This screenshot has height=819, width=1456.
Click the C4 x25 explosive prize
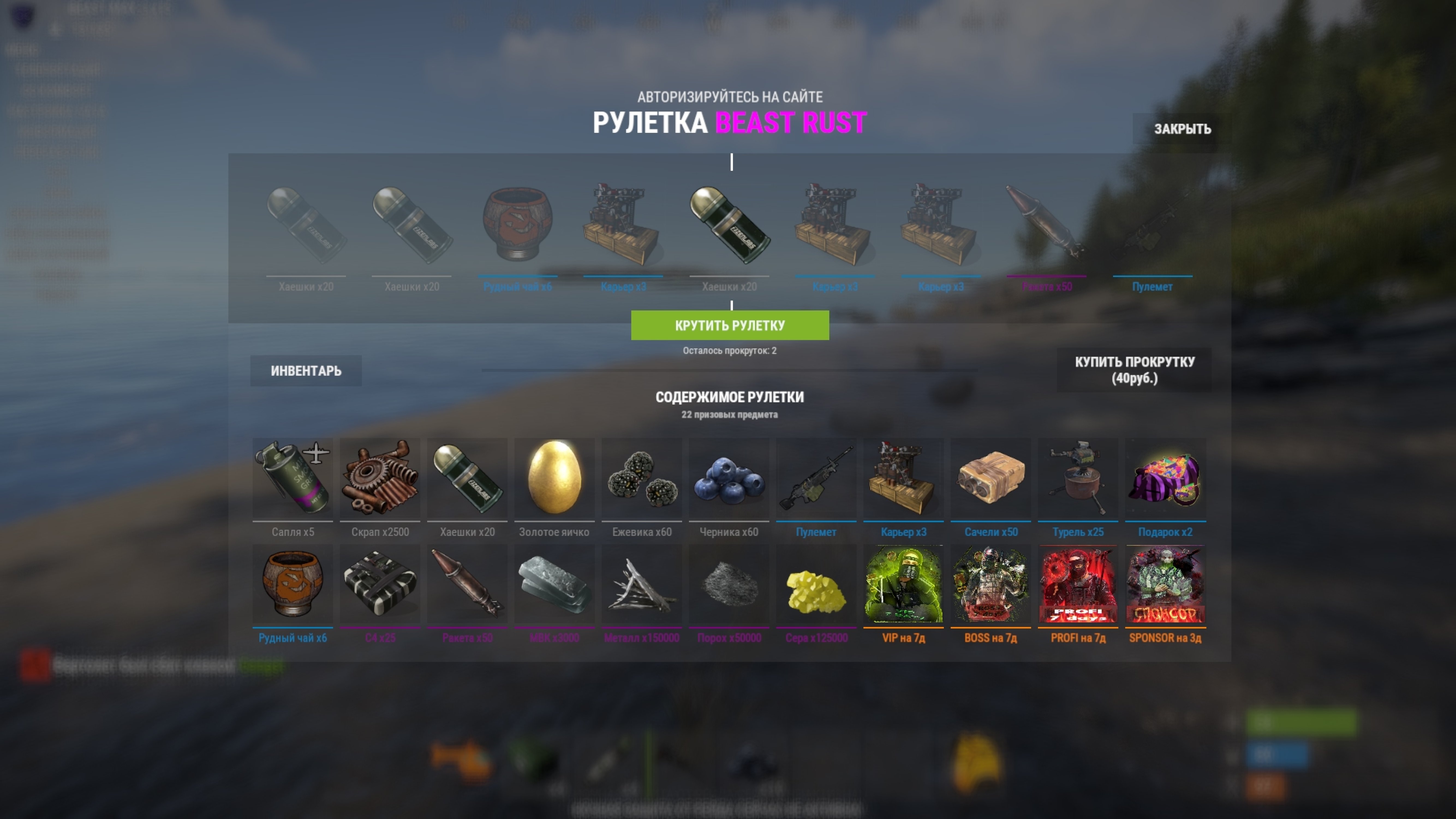click(380, 585)
